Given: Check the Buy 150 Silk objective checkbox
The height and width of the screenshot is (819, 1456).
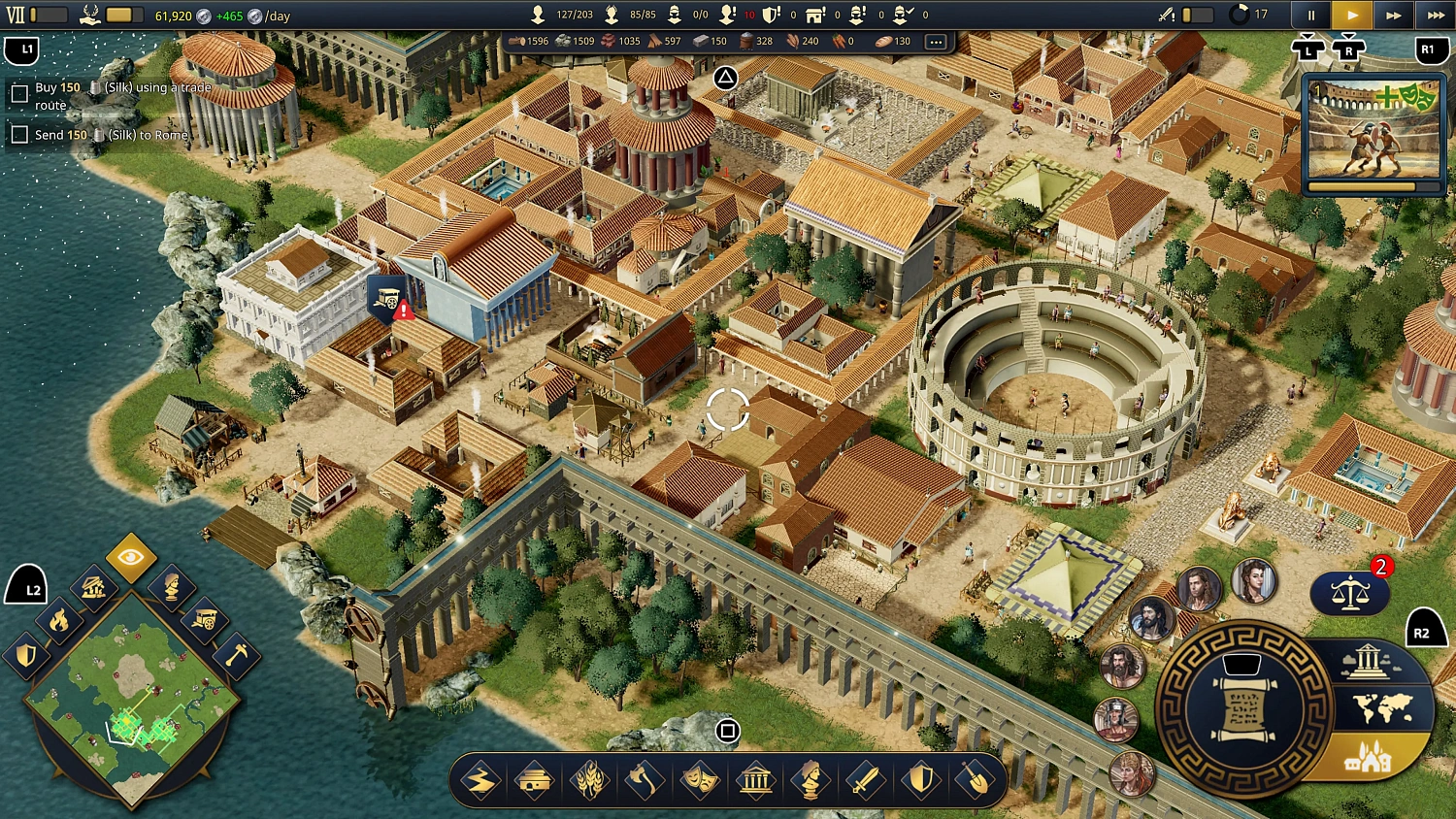Looking at the screenshot, I should 20,93.
